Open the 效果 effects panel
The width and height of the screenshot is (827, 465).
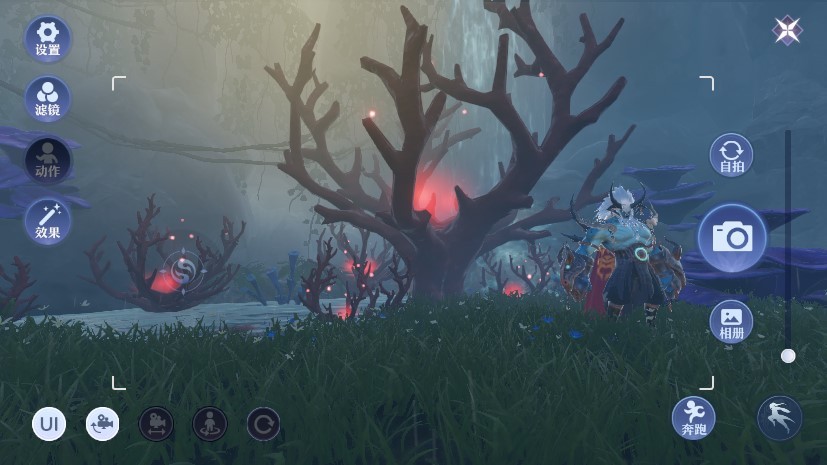pyautogui.click(x=47, y=220)
